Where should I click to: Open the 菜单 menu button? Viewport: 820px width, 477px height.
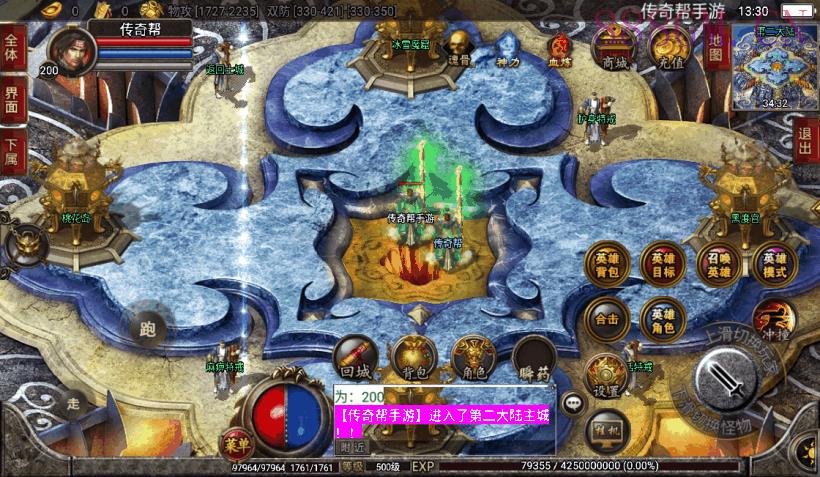[236, 441]
